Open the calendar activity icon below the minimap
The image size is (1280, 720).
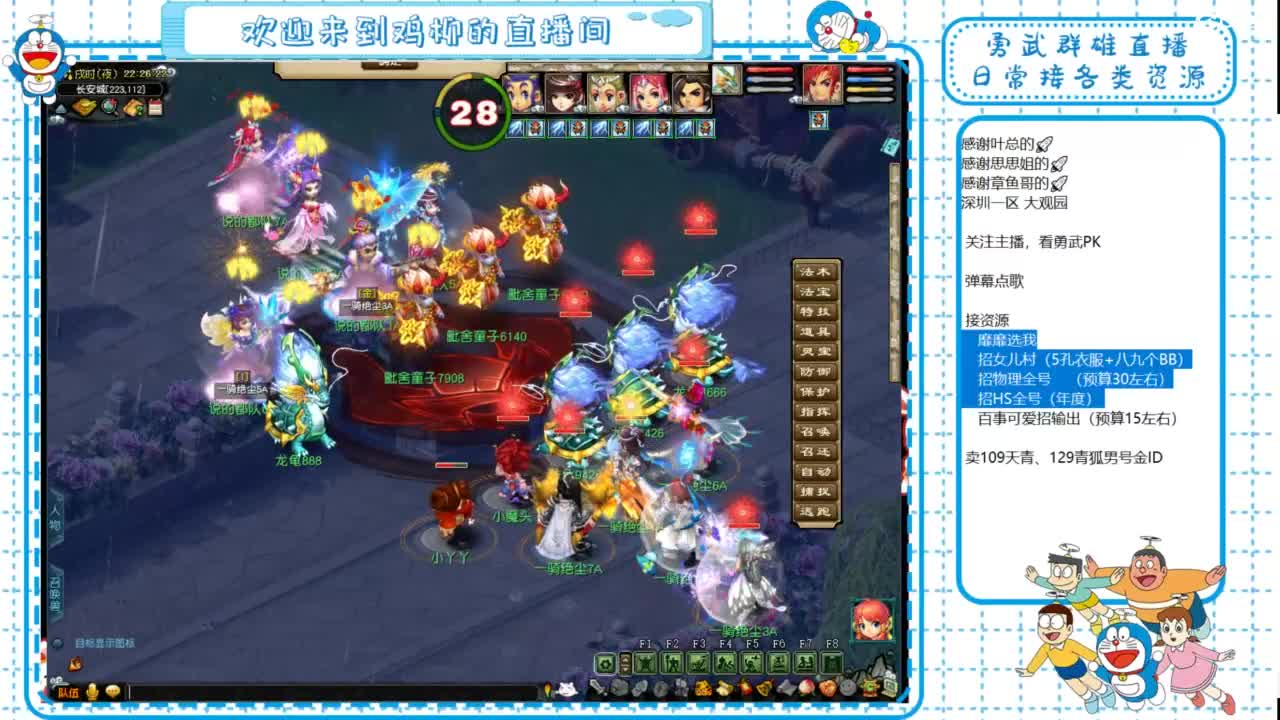156,107
